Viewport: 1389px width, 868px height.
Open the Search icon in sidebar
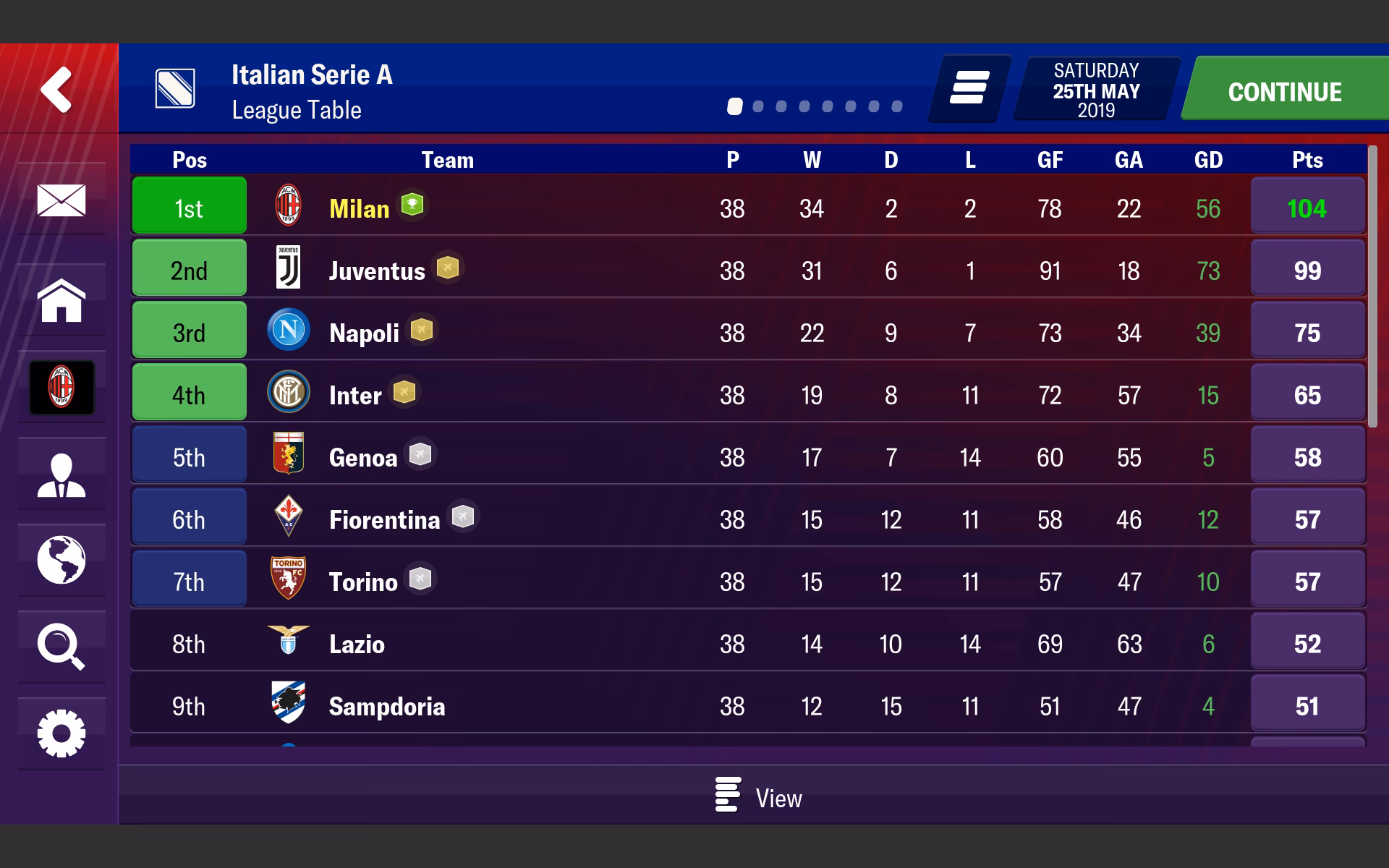pos(61,646)
